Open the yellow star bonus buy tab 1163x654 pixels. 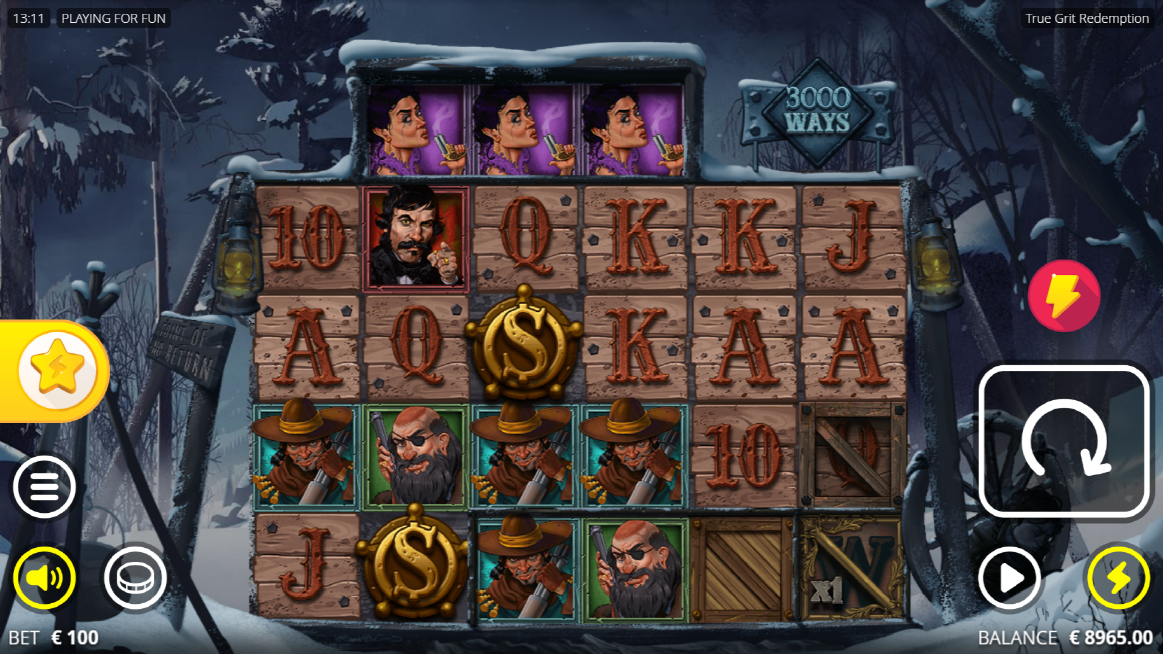(56, 372)
